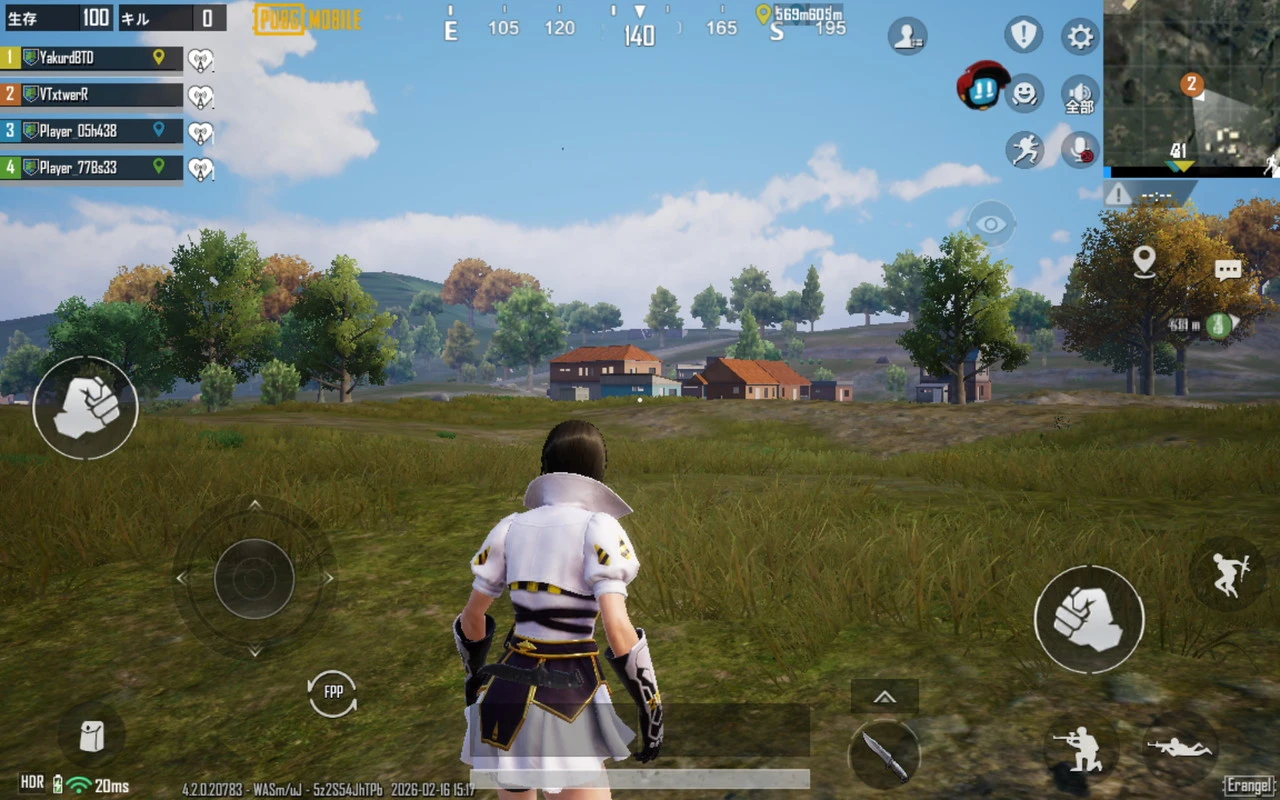Select teammate YakurdBTD in the squad list
This screenshot has height=800, width=1280.
[92, 58]
